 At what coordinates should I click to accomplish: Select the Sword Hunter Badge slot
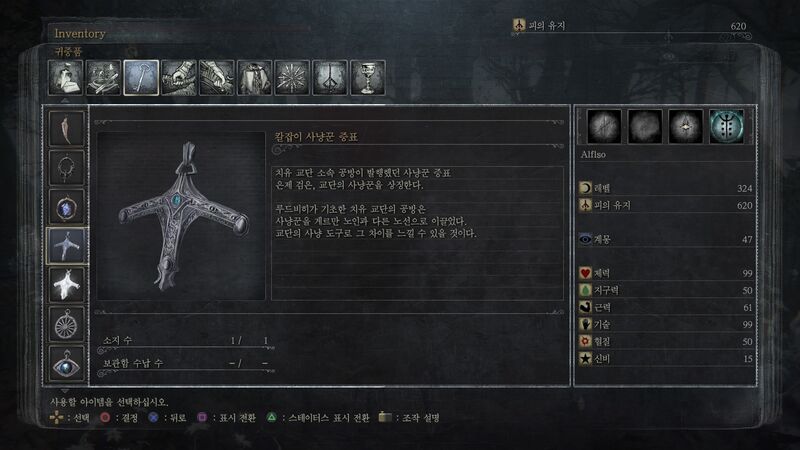[x=68, y=246]
